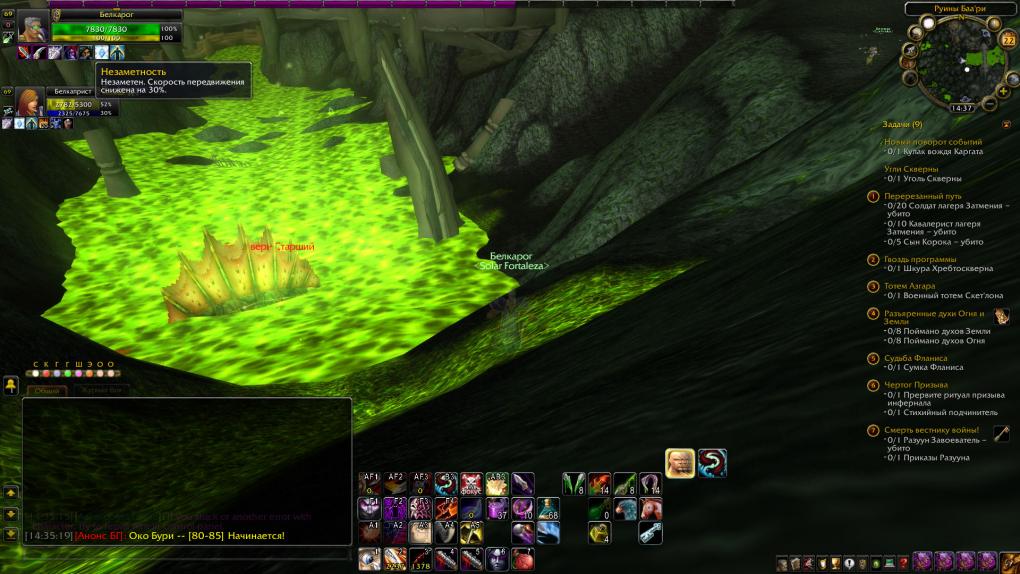Viewport: 1020px width, 574px height.
Task: Use the Разъяренные духи quest item icon
Action: (1000, 316)
